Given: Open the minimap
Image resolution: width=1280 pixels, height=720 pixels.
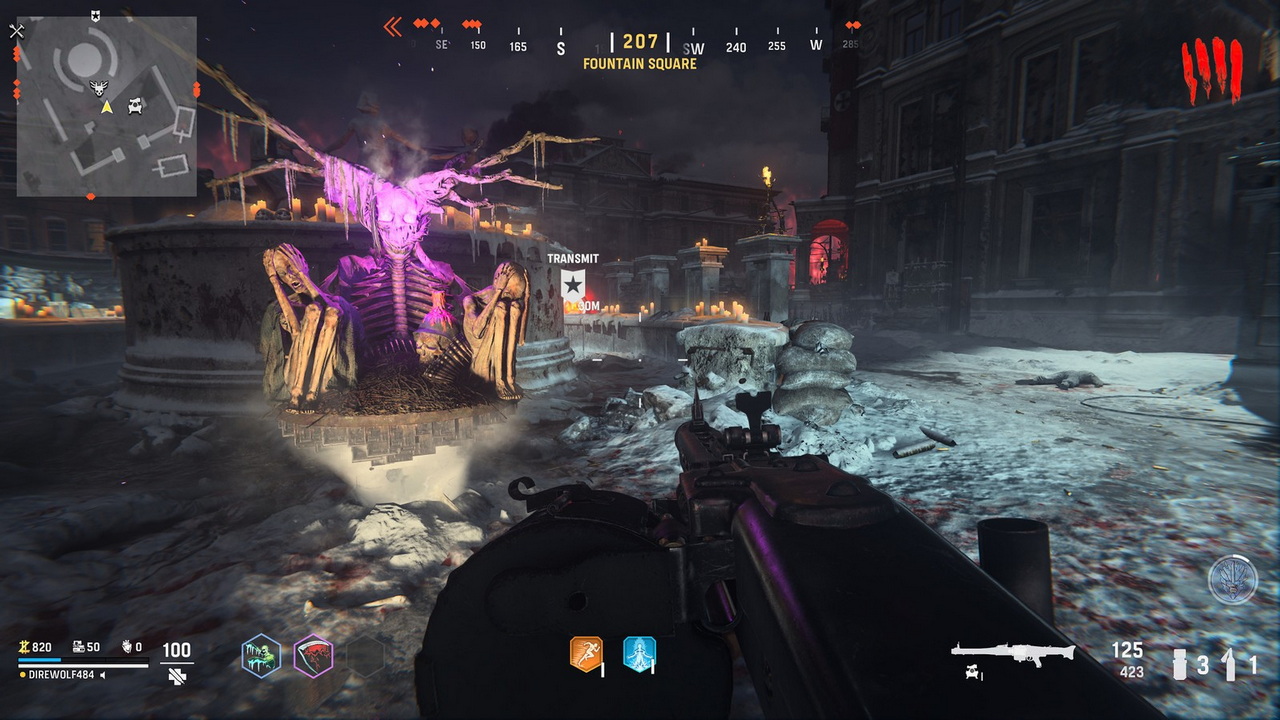Looking at the screenshot, I should pyautogui.click(x=106, y=106).
